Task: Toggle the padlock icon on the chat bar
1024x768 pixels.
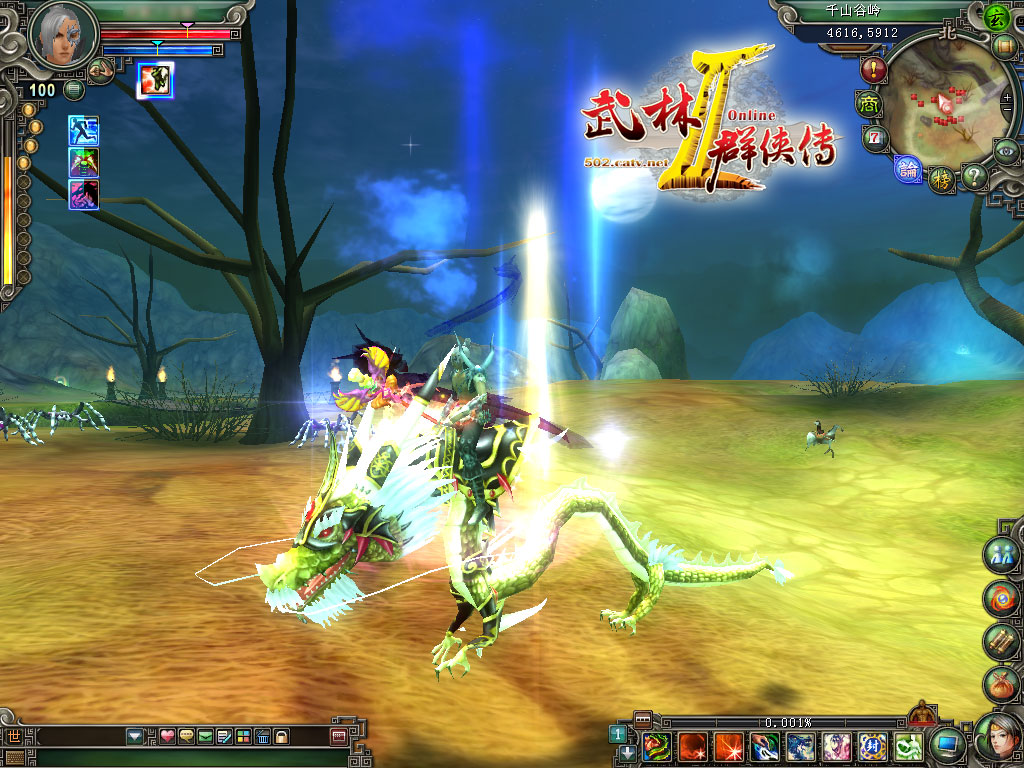Action: point(281,737)
